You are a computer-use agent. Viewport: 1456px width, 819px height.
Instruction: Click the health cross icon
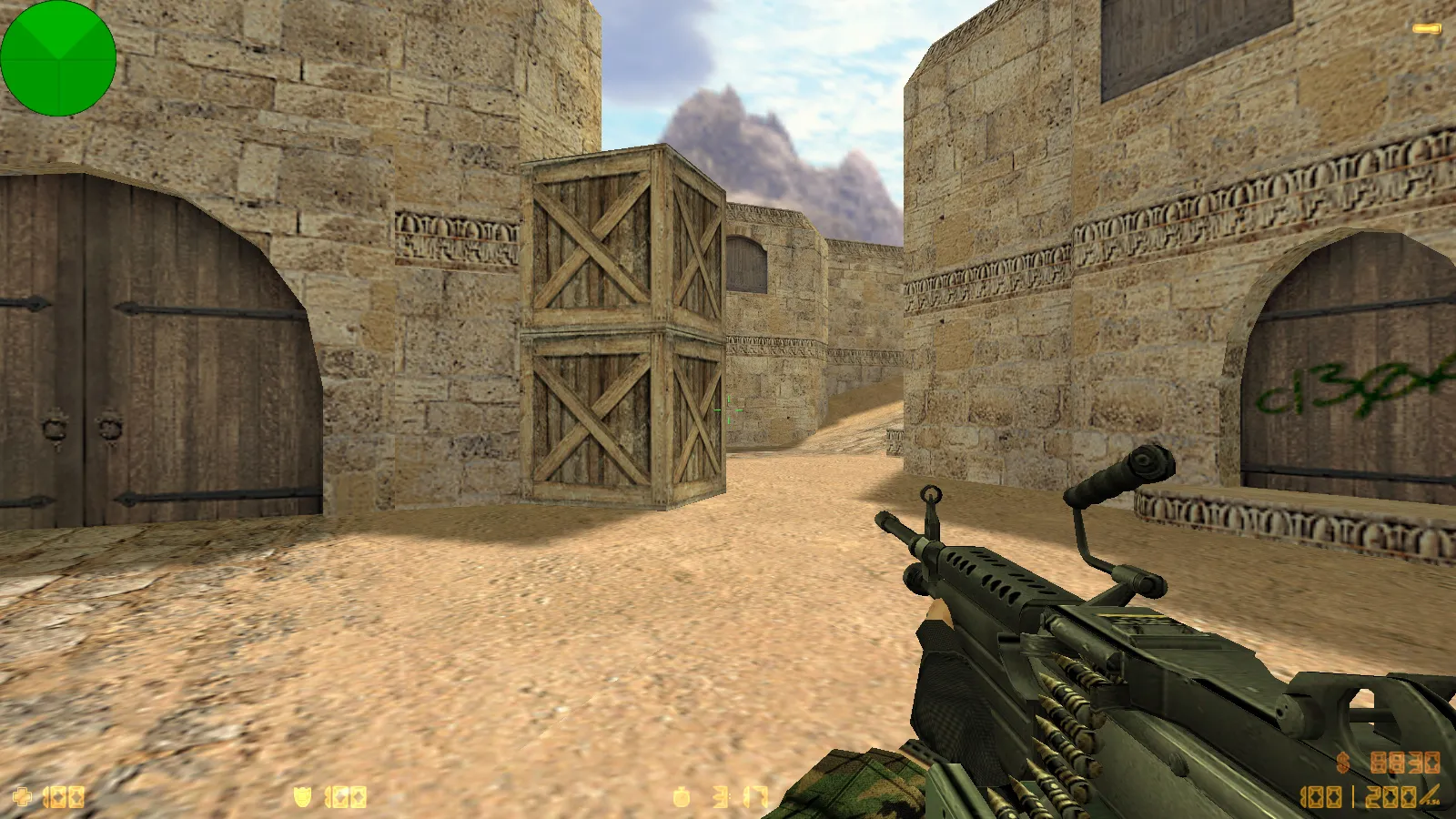(21, 798)
